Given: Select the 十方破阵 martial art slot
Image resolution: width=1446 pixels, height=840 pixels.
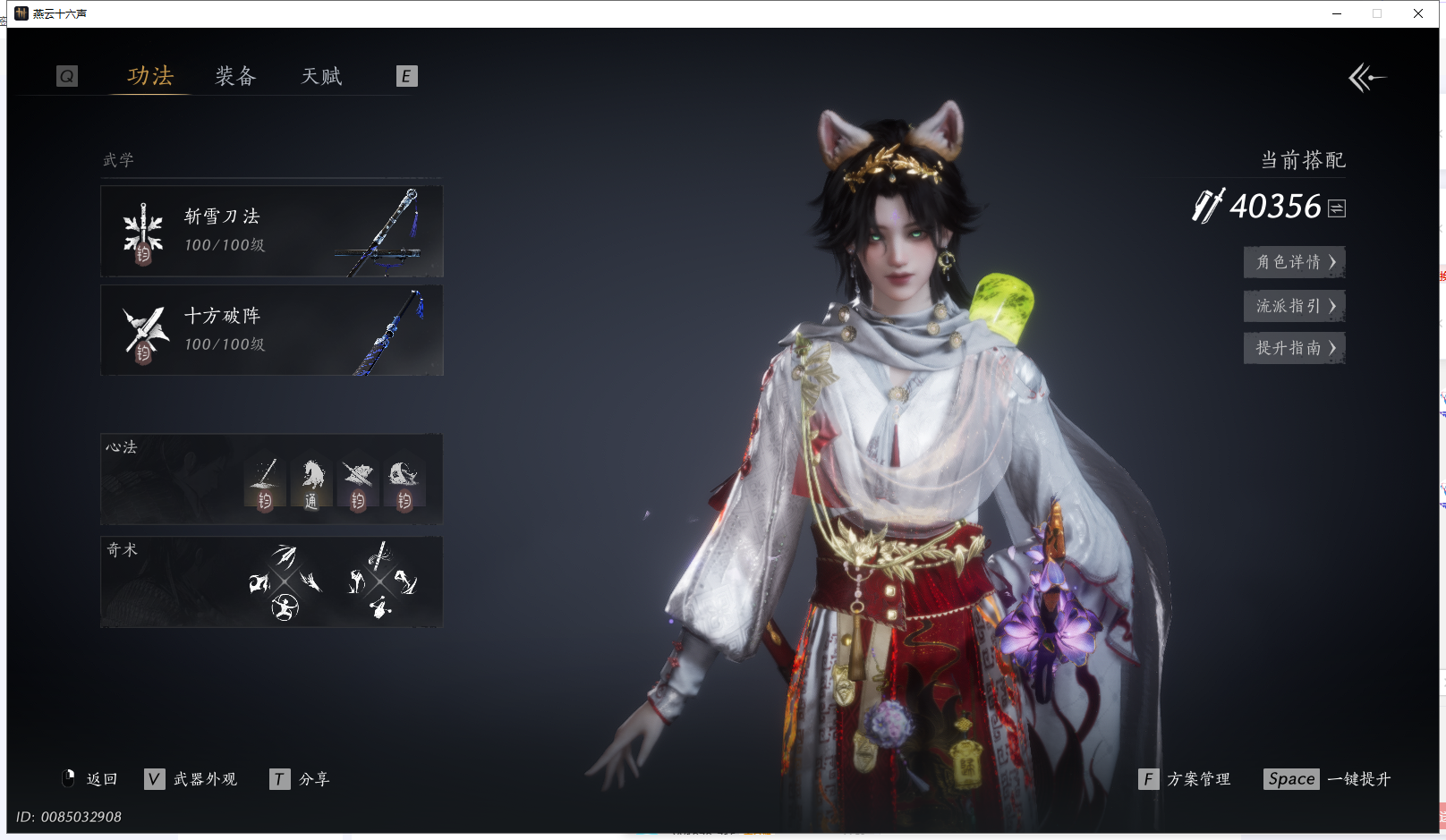Looking at the screenshot, I should (271, 330).
